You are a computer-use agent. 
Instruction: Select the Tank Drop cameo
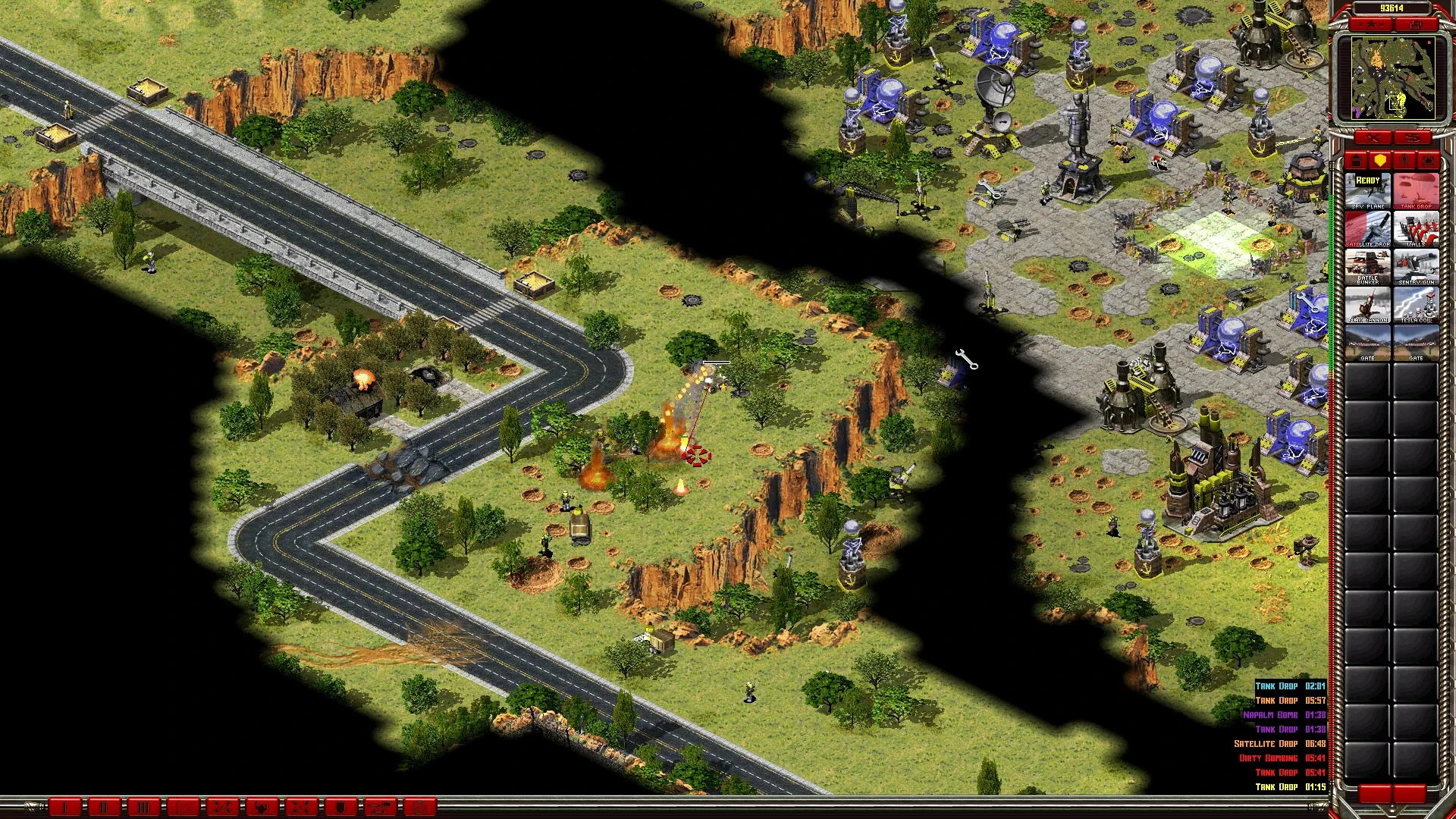1416,190
